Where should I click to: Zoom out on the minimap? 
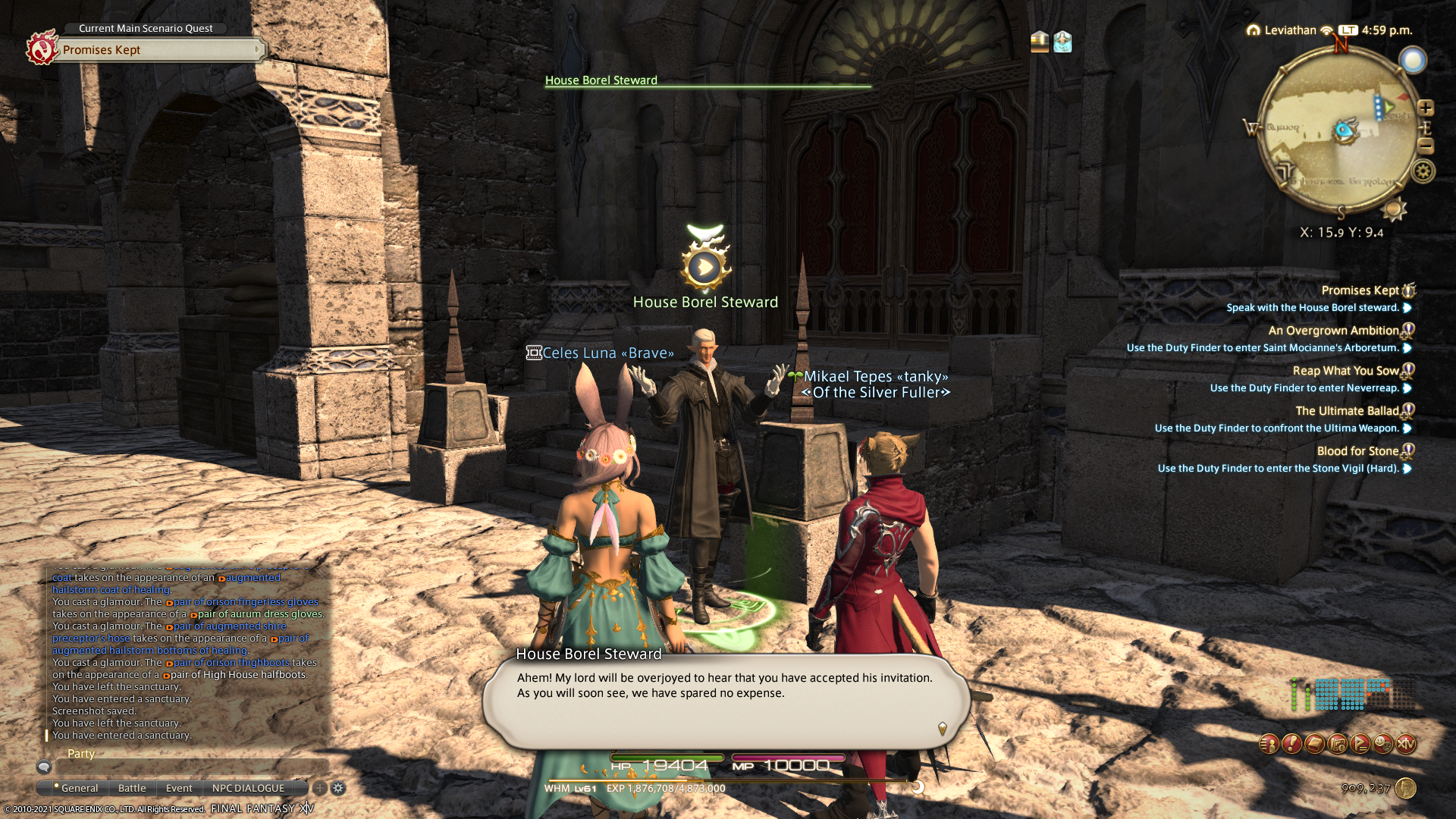tap(1426, 146)
